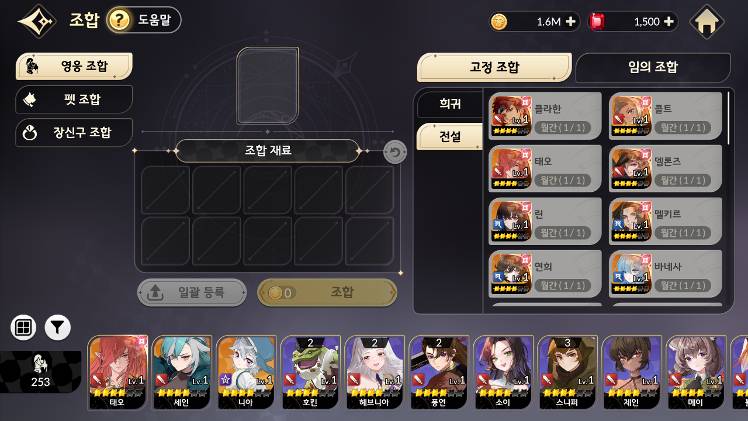Reset the combine materials with the refresh icon
Screen dimensions: 748x421
coord(395,152)
